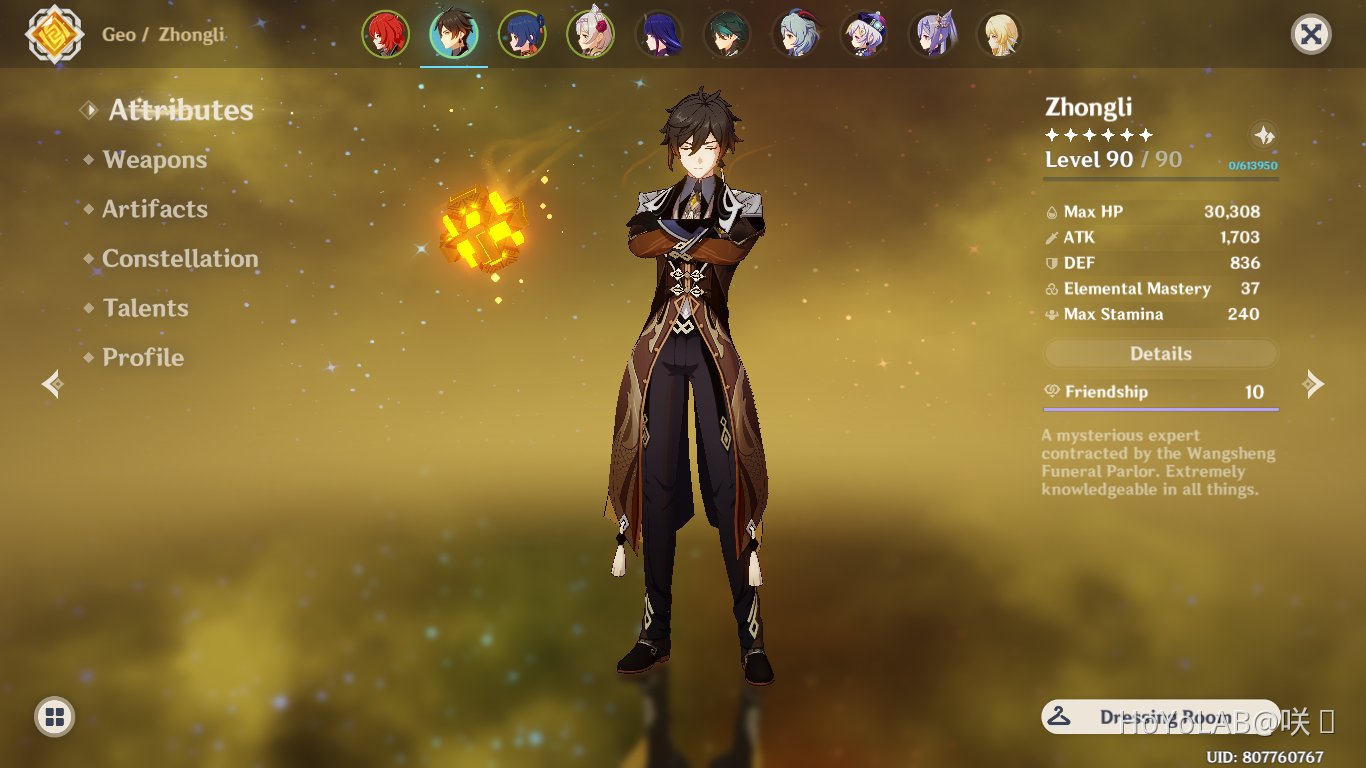Open the Talents section
This screenshot has height=768, width=1366.
145,308
